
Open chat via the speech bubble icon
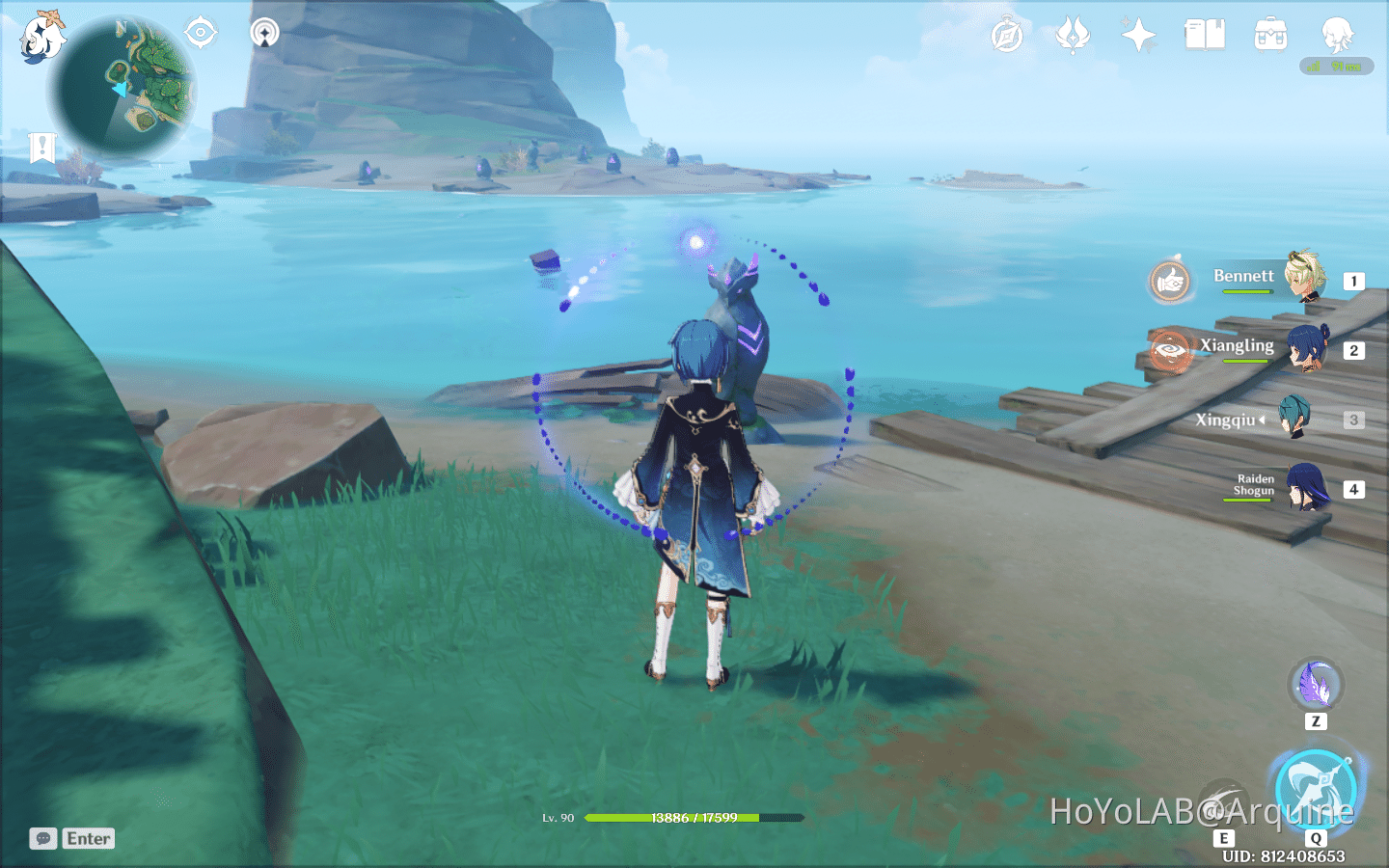coord(41,838)
